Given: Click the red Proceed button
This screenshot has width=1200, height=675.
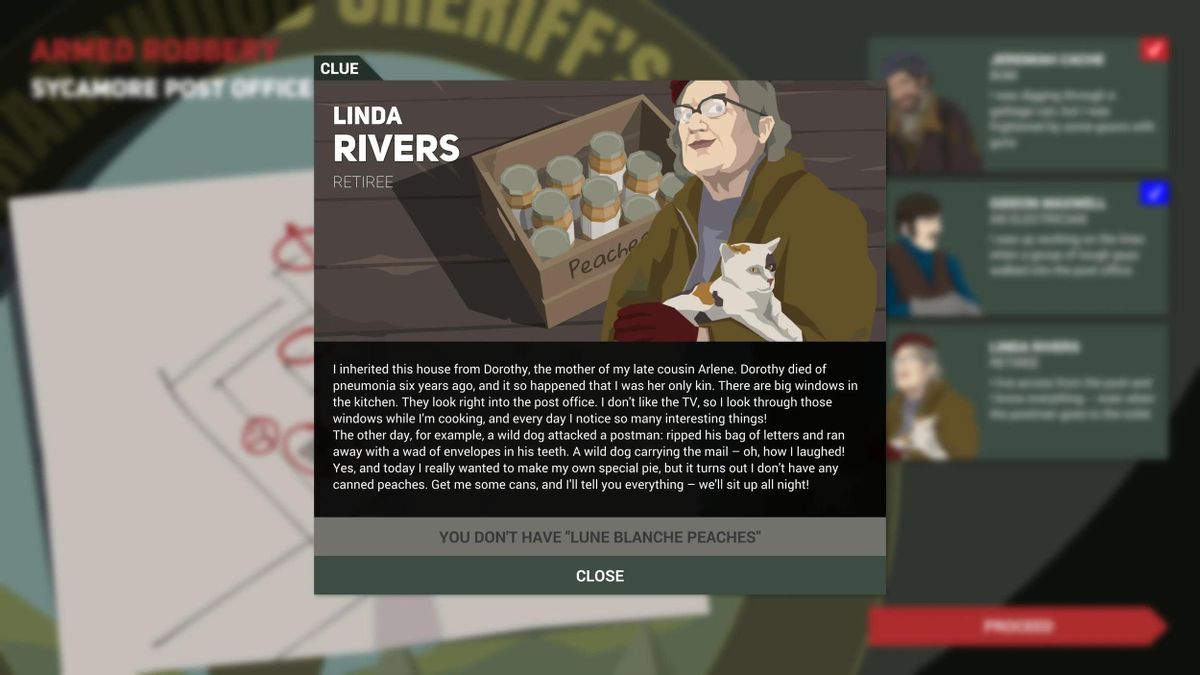Looking at the screenshot, I should click(x=1015, y=627).
